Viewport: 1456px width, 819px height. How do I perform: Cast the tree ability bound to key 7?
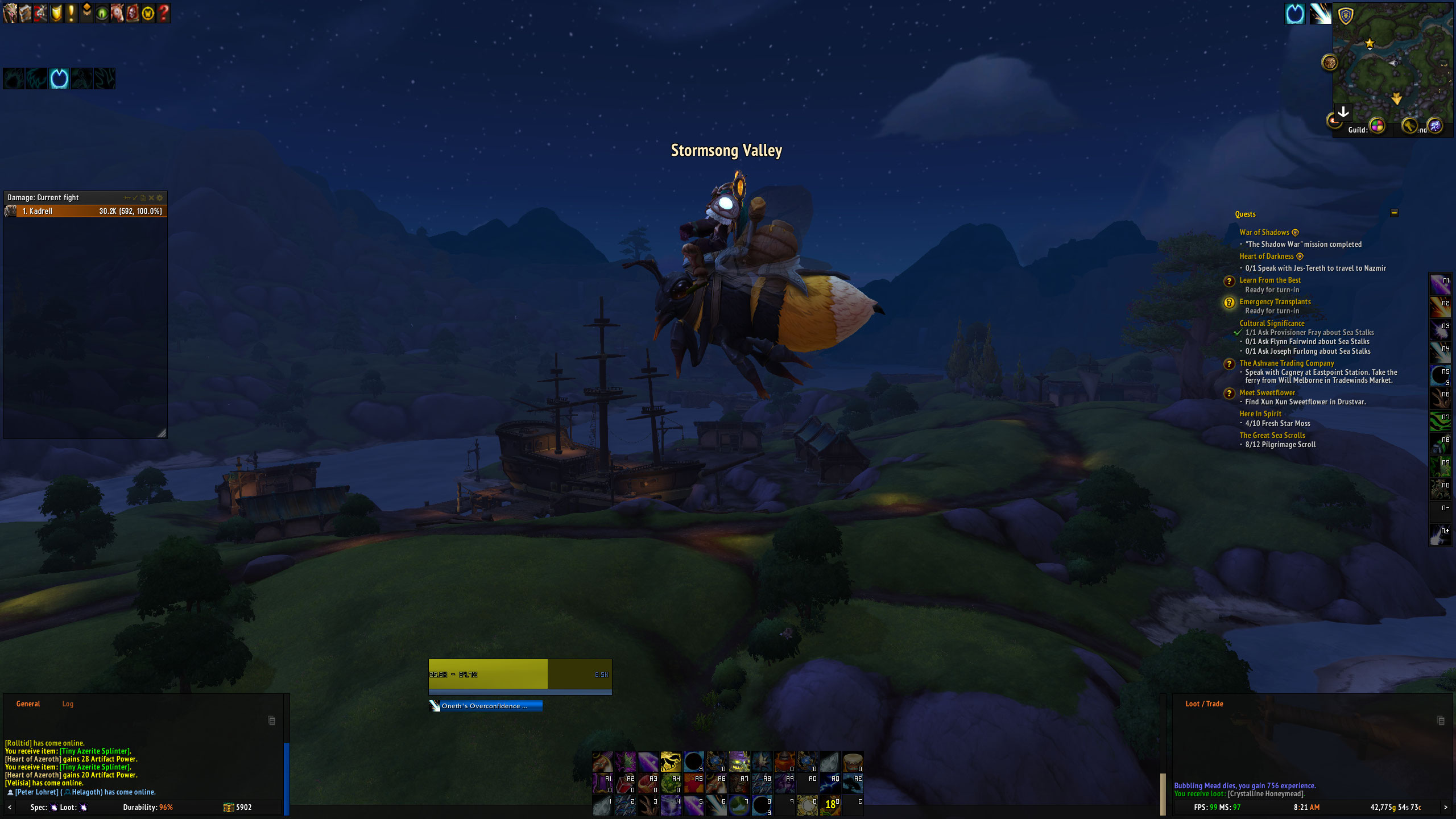tap(739, 805)
